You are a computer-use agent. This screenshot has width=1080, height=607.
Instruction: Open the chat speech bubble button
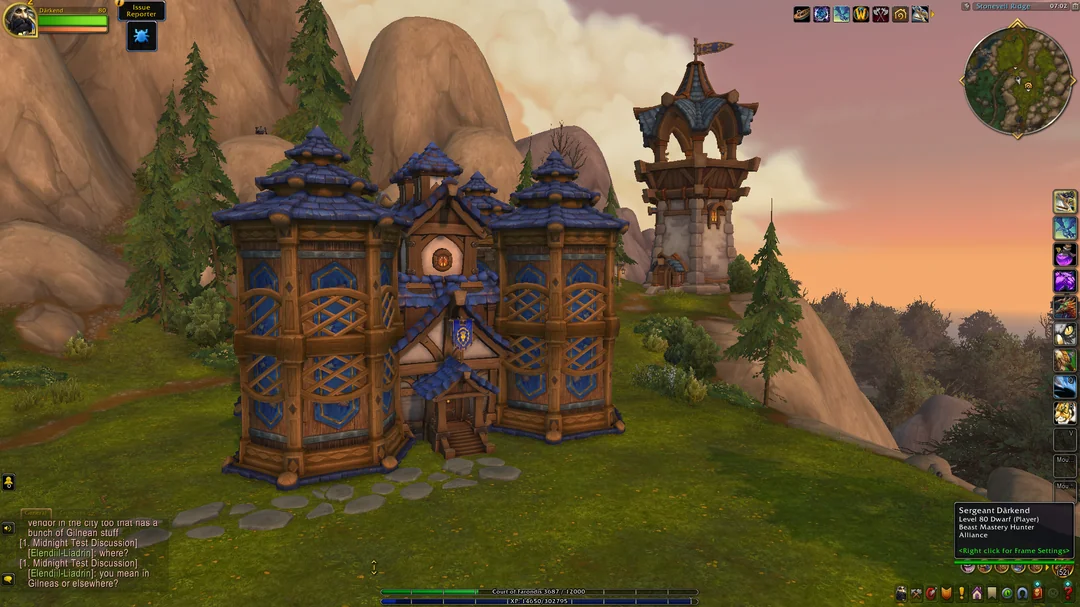(8, 578)
